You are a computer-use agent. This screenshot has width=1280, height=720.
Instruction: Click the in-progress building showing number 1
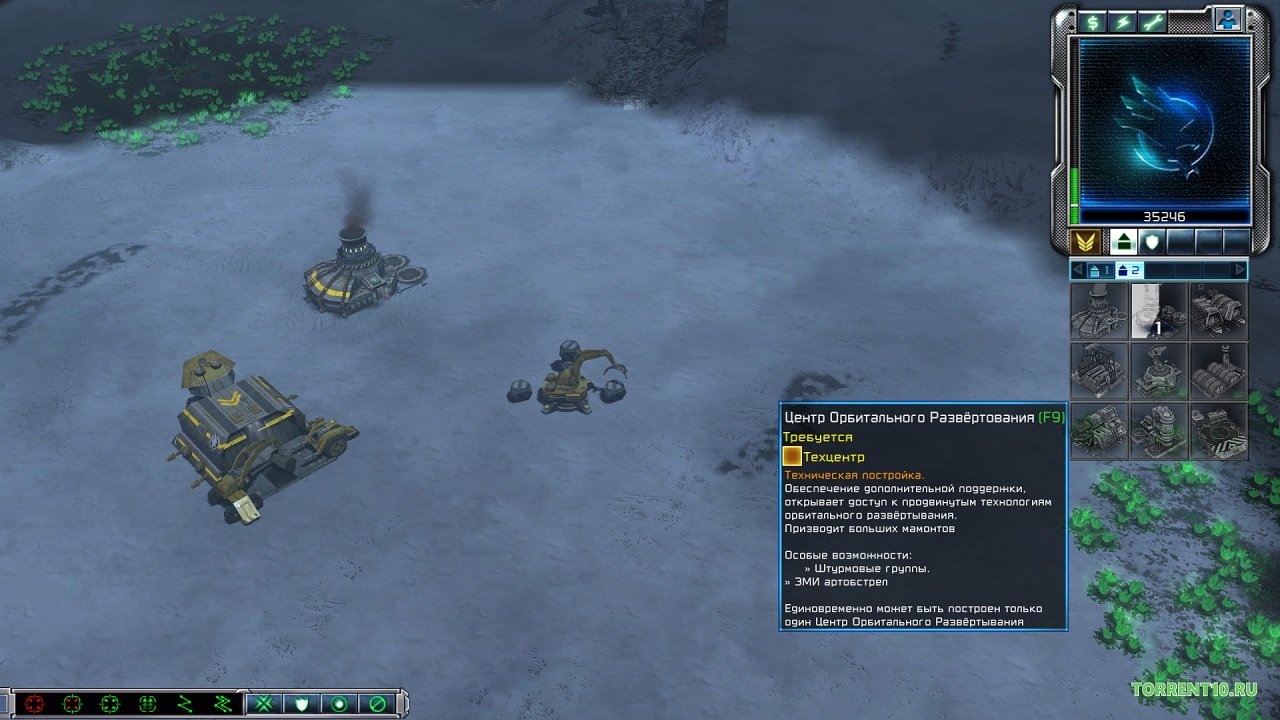[x=1159, y=311]
